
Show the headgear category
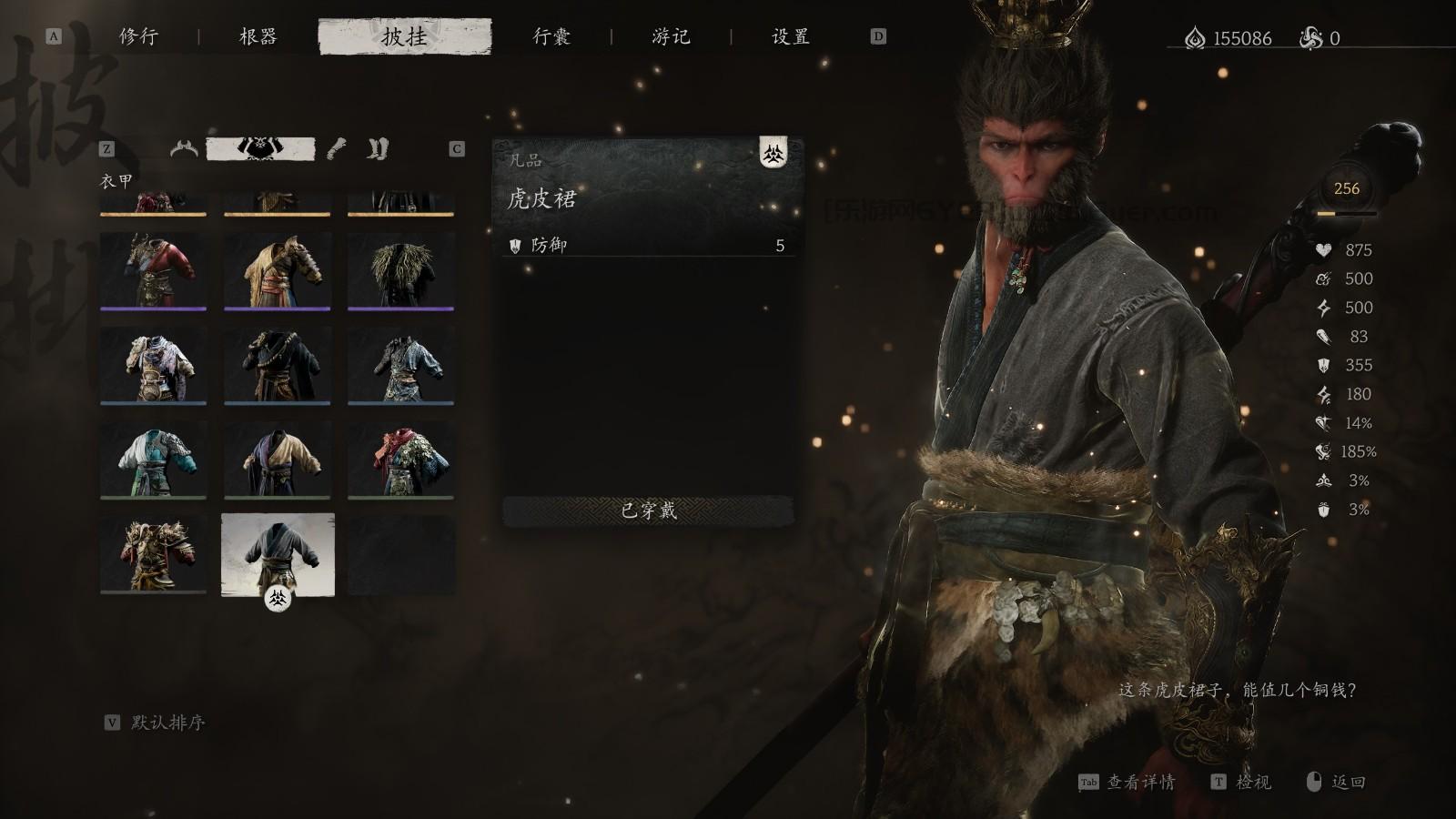(184, 148)
